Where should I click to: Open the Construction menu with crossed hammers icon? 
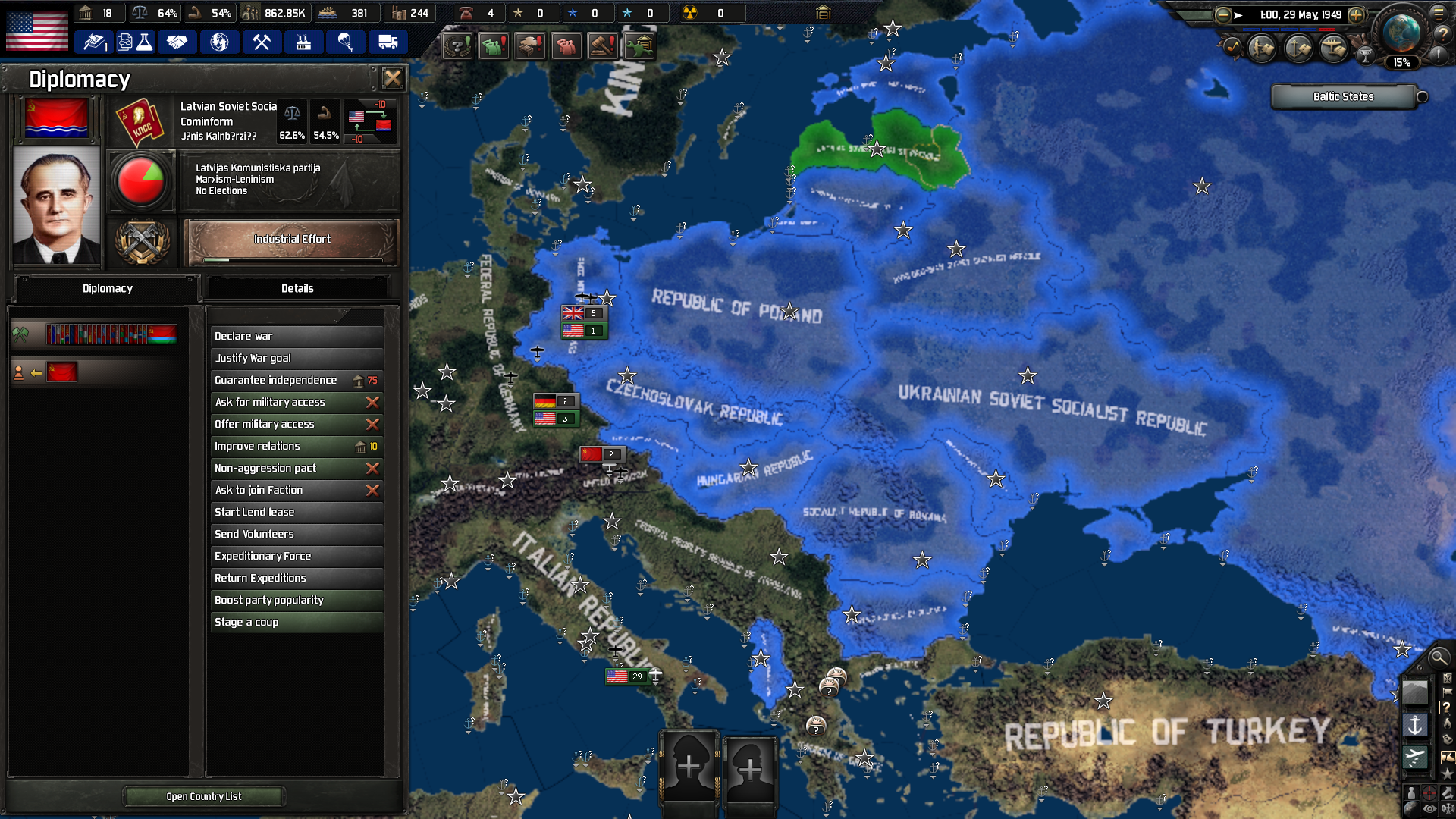(x=262, y=42)
